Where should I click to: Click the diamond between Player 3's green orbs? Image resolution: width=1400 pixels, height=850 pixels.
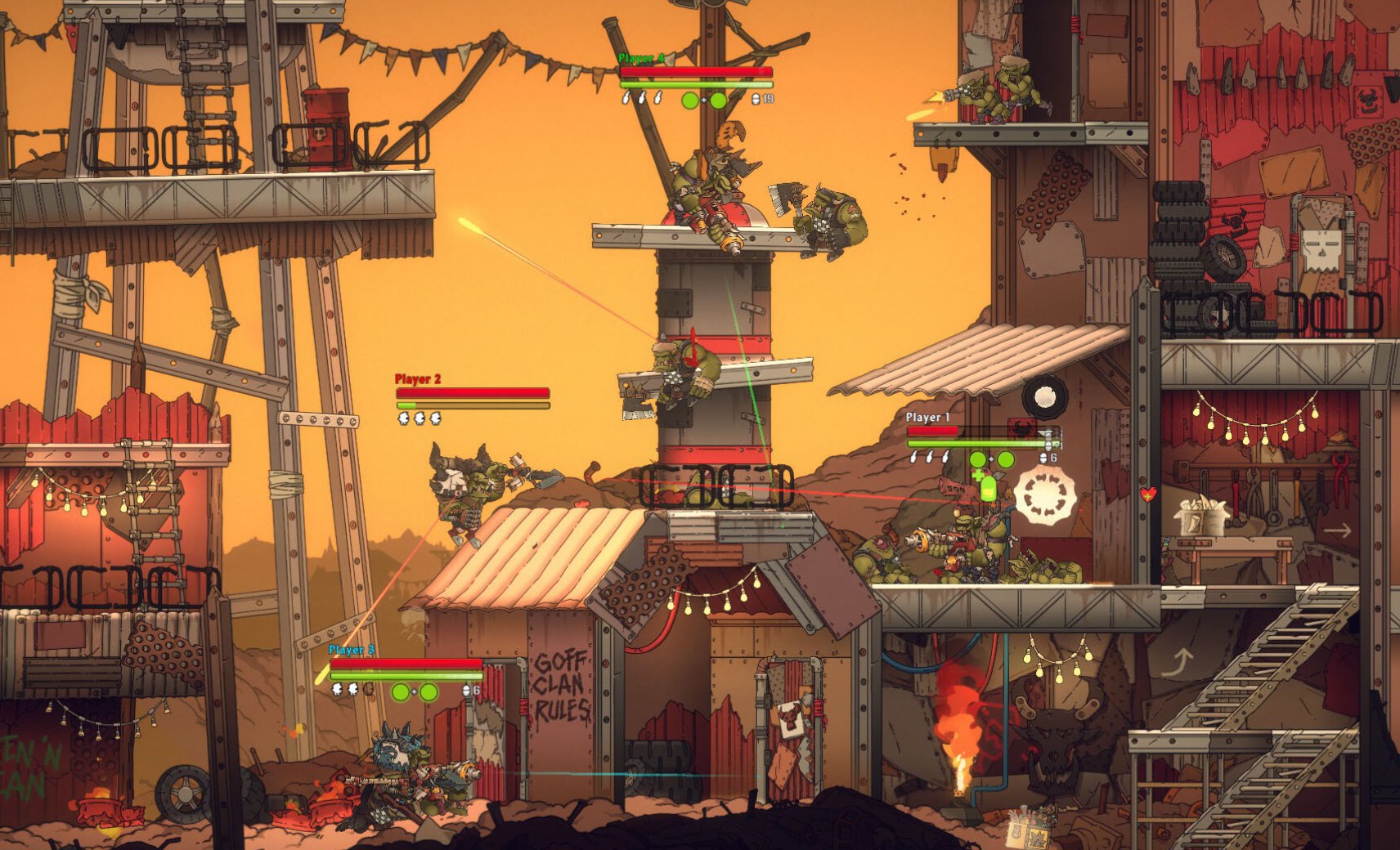(414, 691)
